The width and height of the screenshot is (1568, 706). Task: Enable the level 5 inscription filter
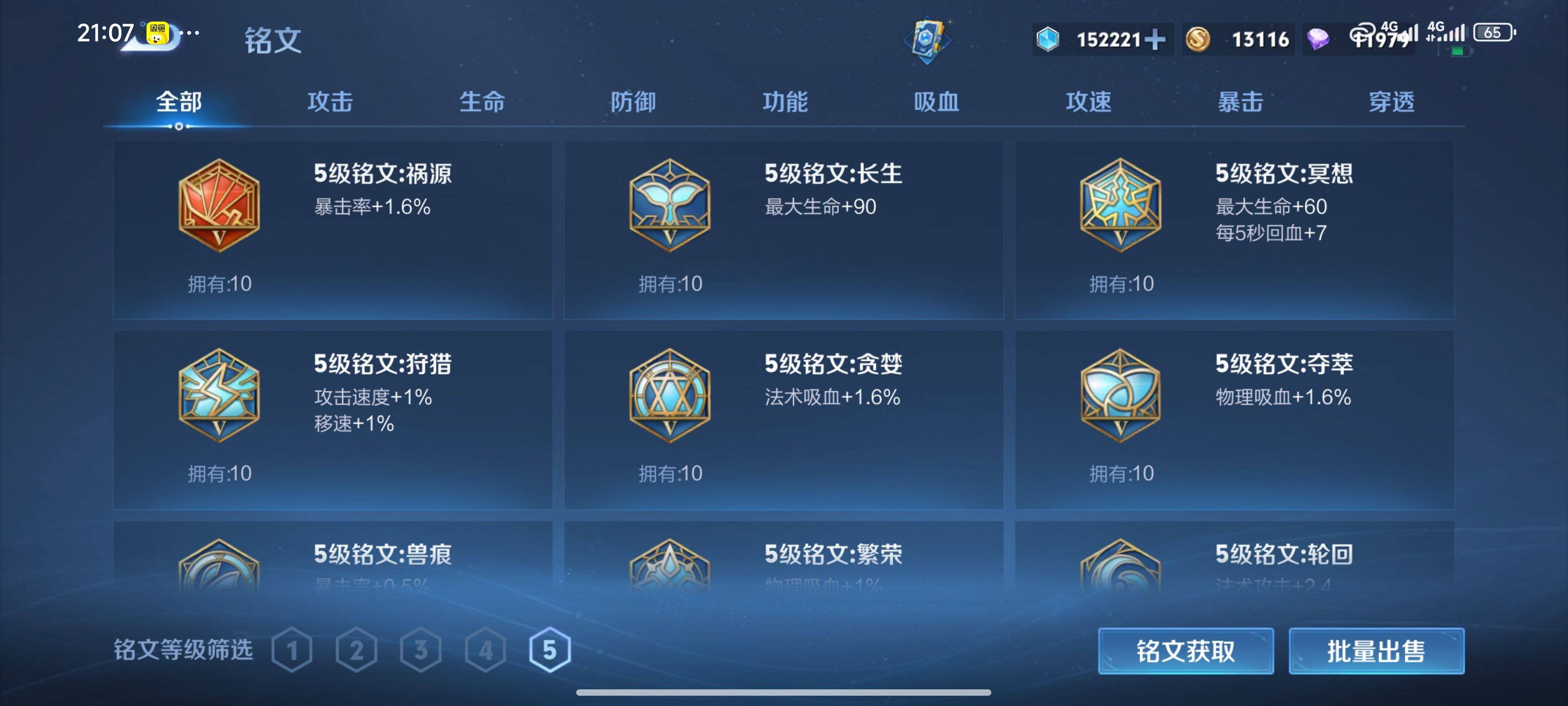551,649
